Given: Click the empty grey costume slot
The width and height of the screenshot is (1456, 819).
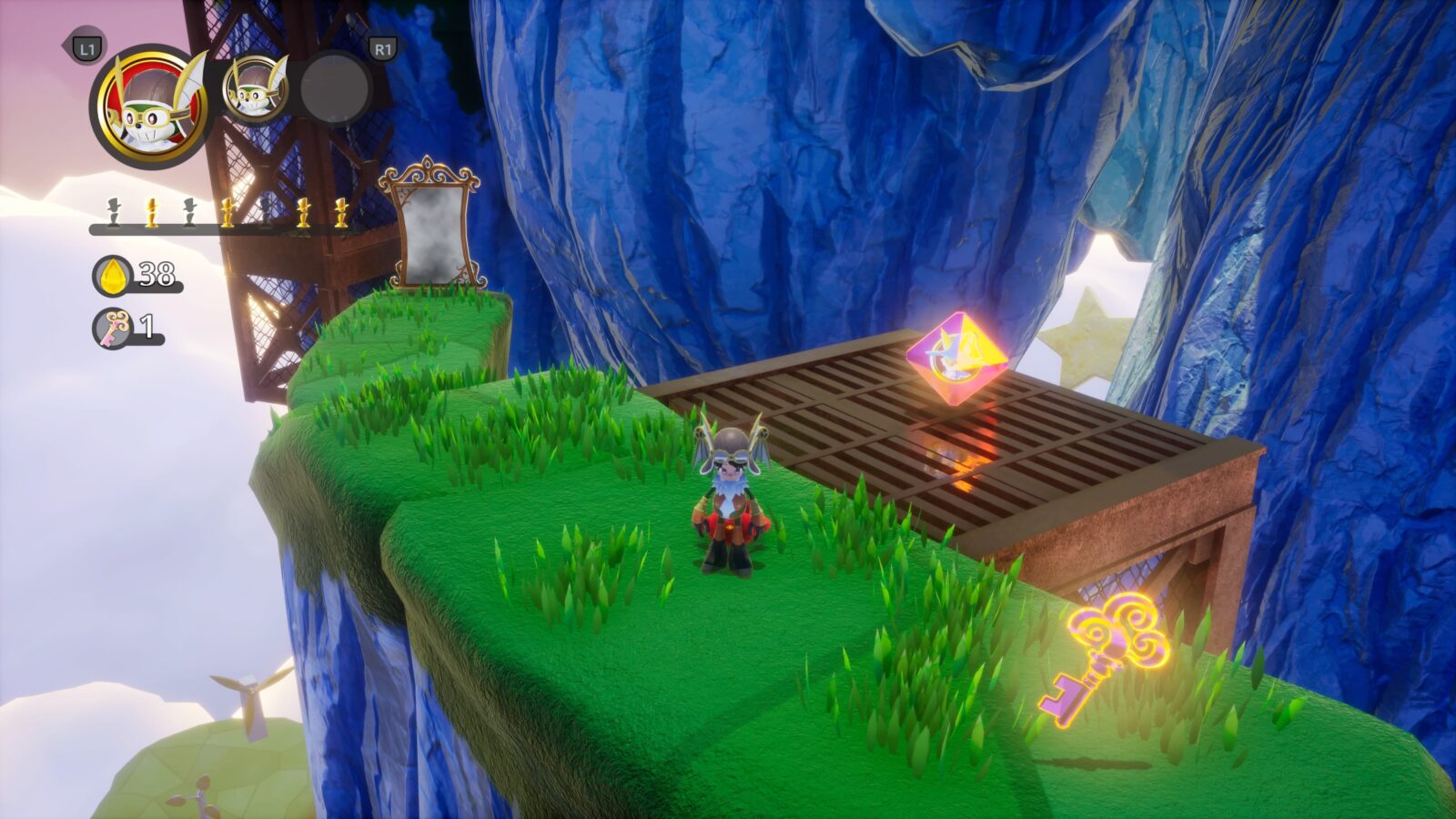Looking at the screenshot, I should (334, 89).
